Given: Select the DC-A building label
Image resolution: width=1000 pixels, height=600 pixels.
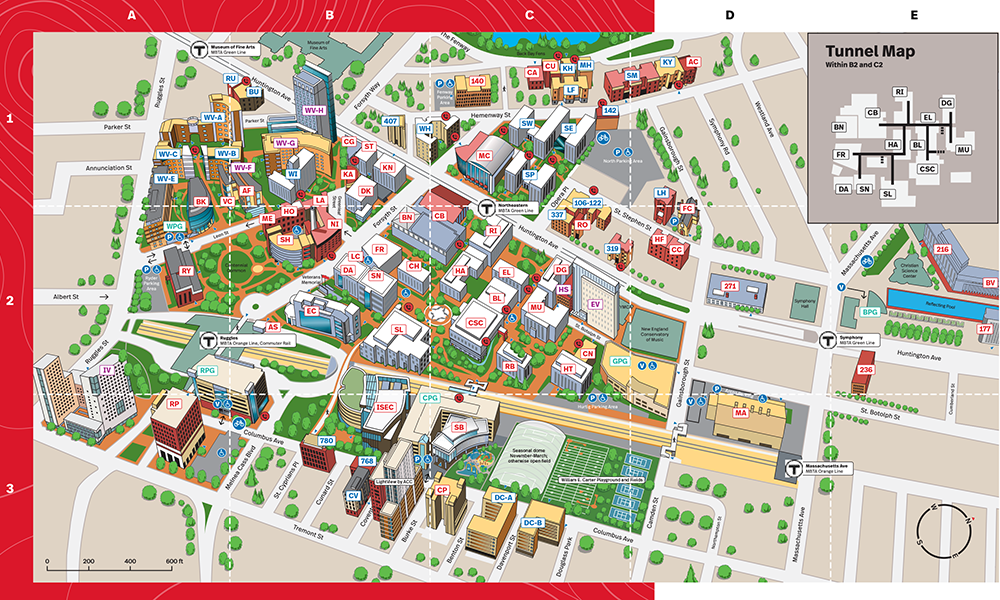Looking at the screenshot, I should pos(503,497).
